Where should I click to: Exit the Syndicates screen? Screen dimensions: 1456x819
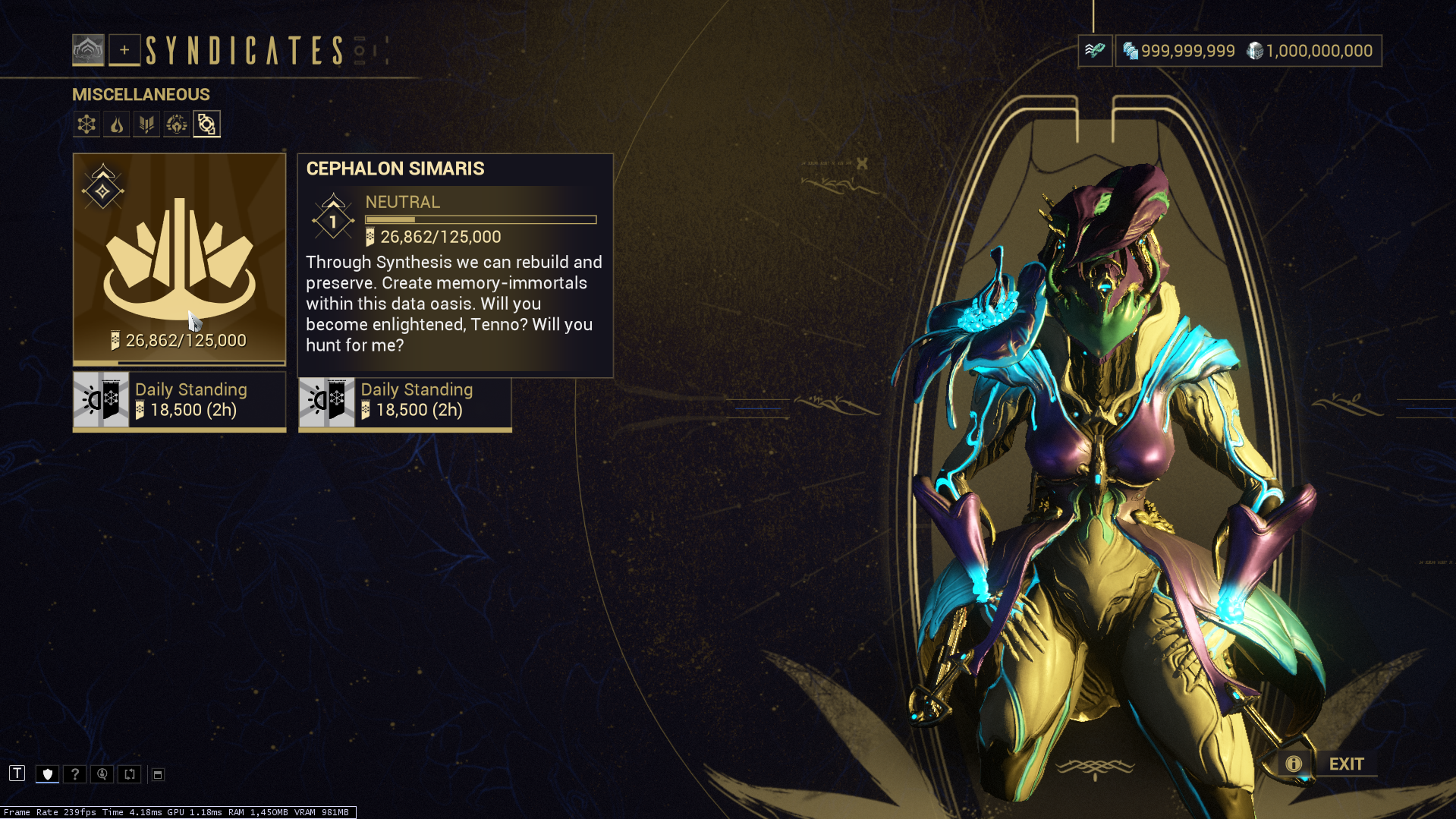coord(1346,764)
